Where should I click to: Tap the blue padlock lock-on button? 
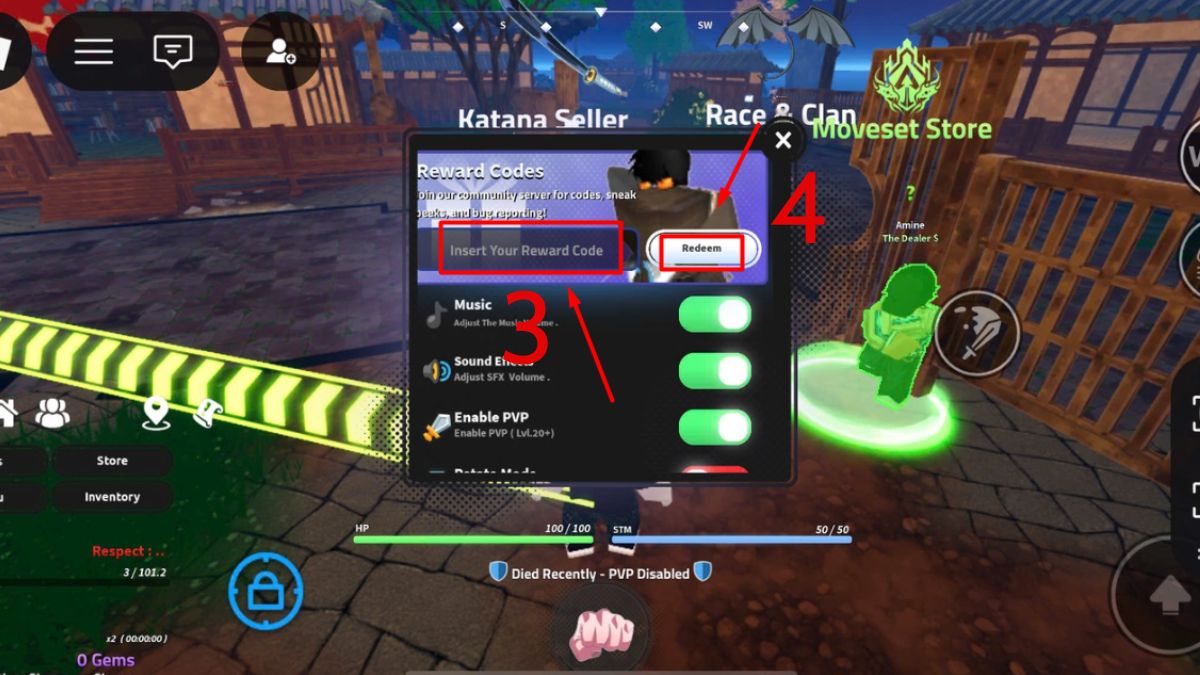[265, 591]
